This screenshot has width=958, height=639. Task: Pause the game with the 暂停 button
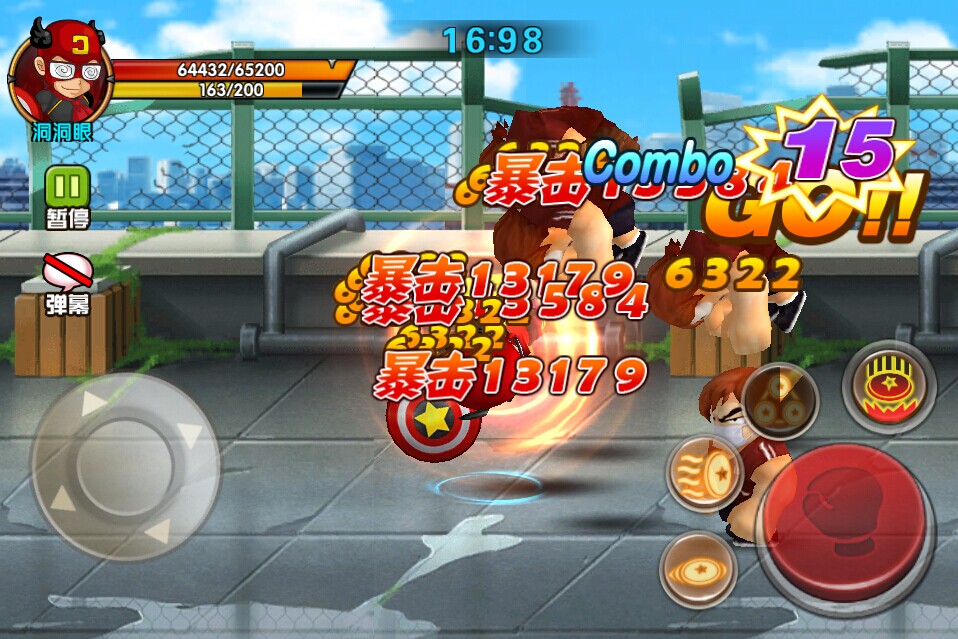click(67, 186)
